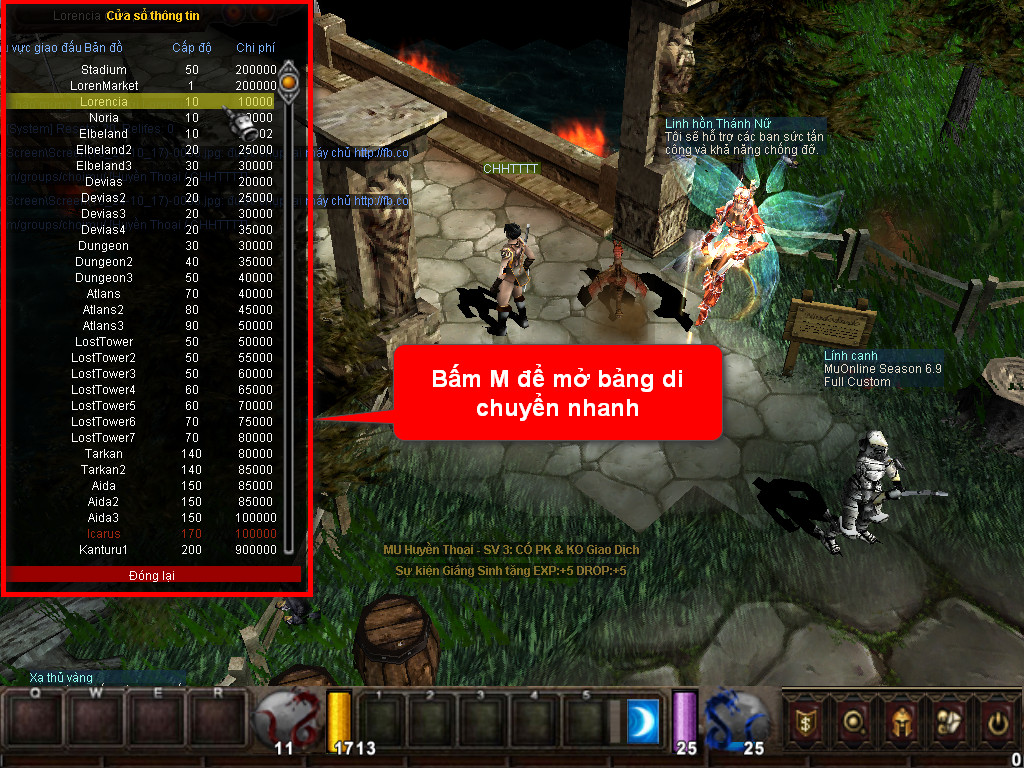
Task: Open the character sheet helmet icon
Action: [x=900, y=721]
